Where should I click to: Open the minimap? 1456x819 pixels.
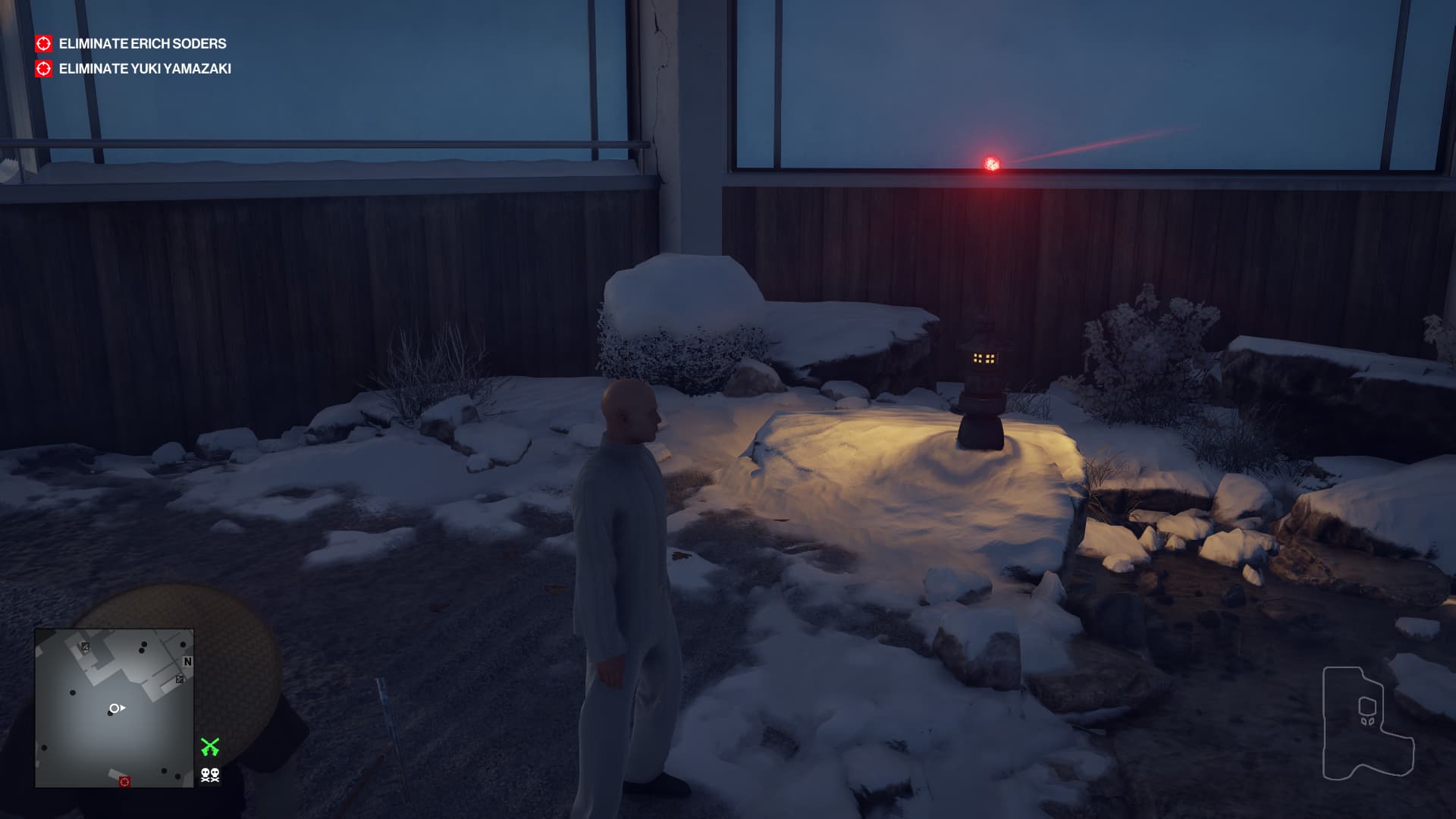[x=114, y=708]
